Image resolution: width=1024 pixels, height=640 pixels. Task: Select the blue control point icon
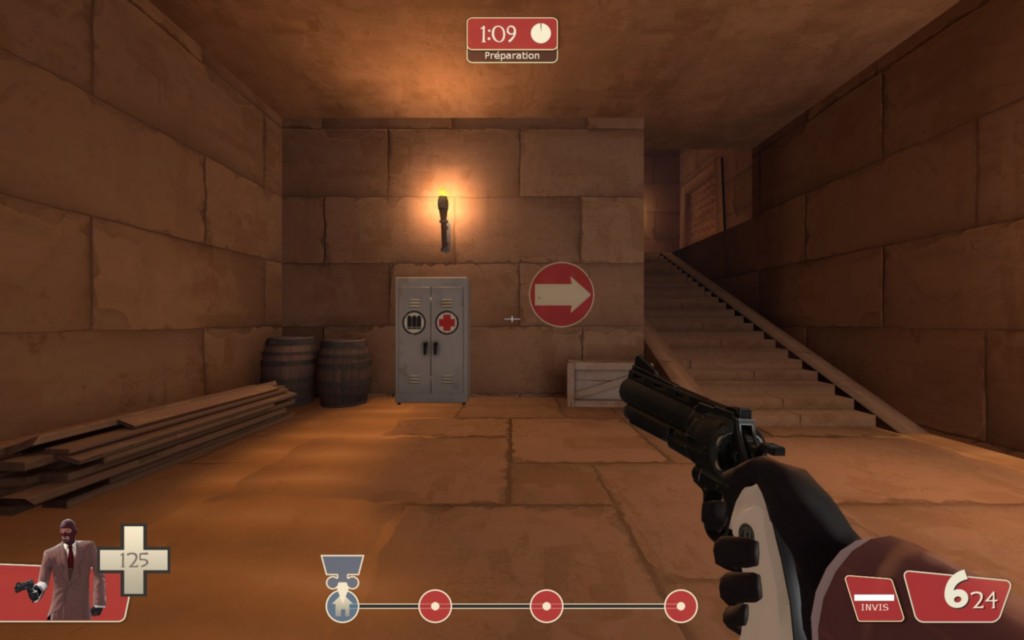tap(342, 605)
